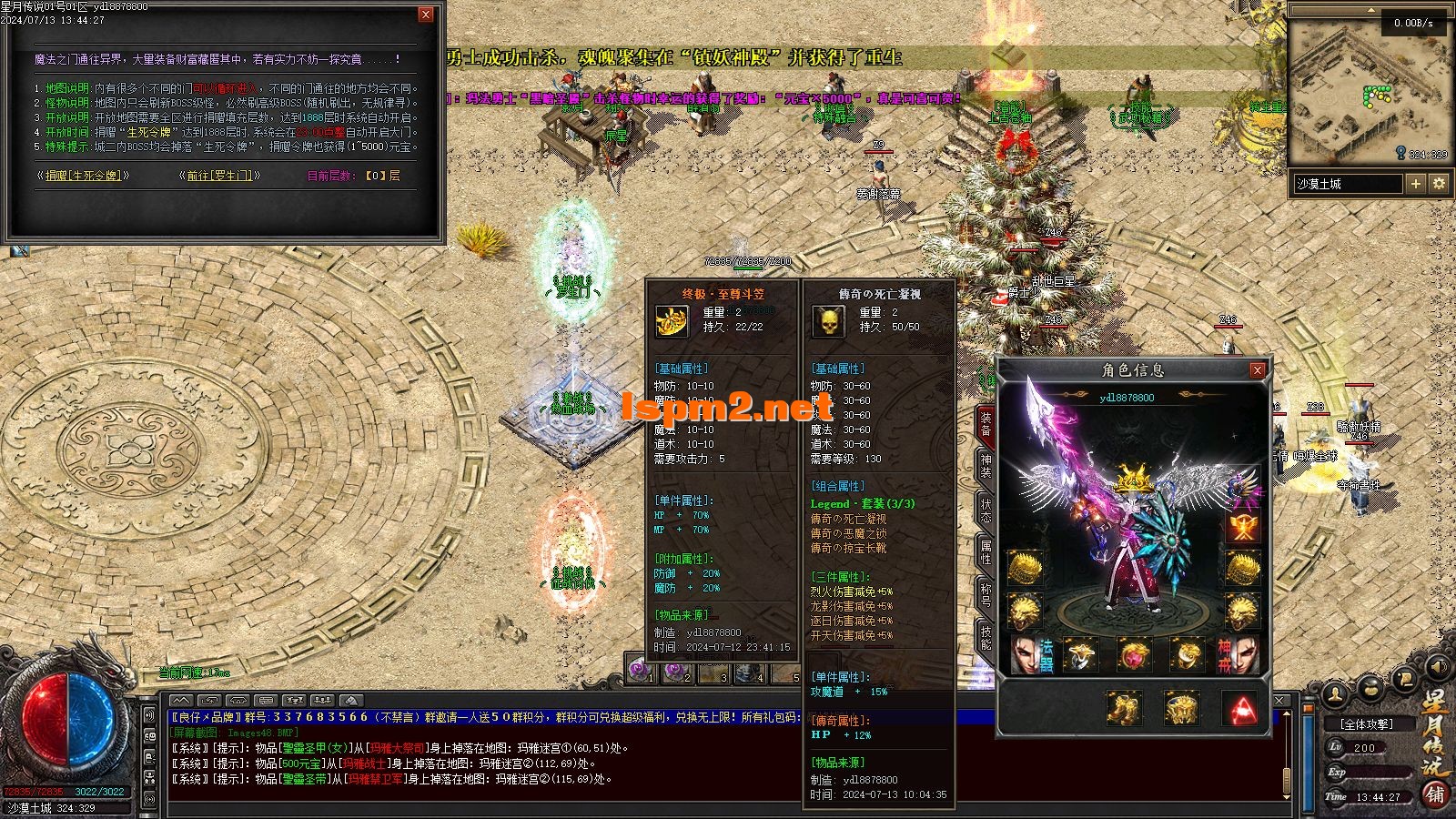Click the red triangle gem slot

tap(1239, 707)
